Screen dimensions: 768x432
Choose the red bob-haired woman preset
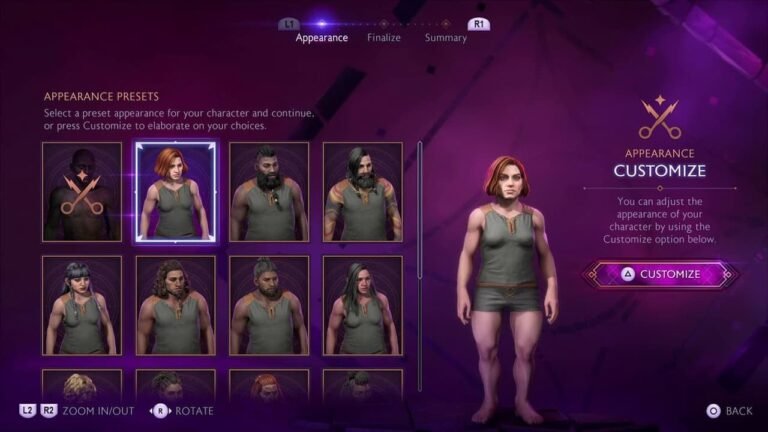click(175, 192)
